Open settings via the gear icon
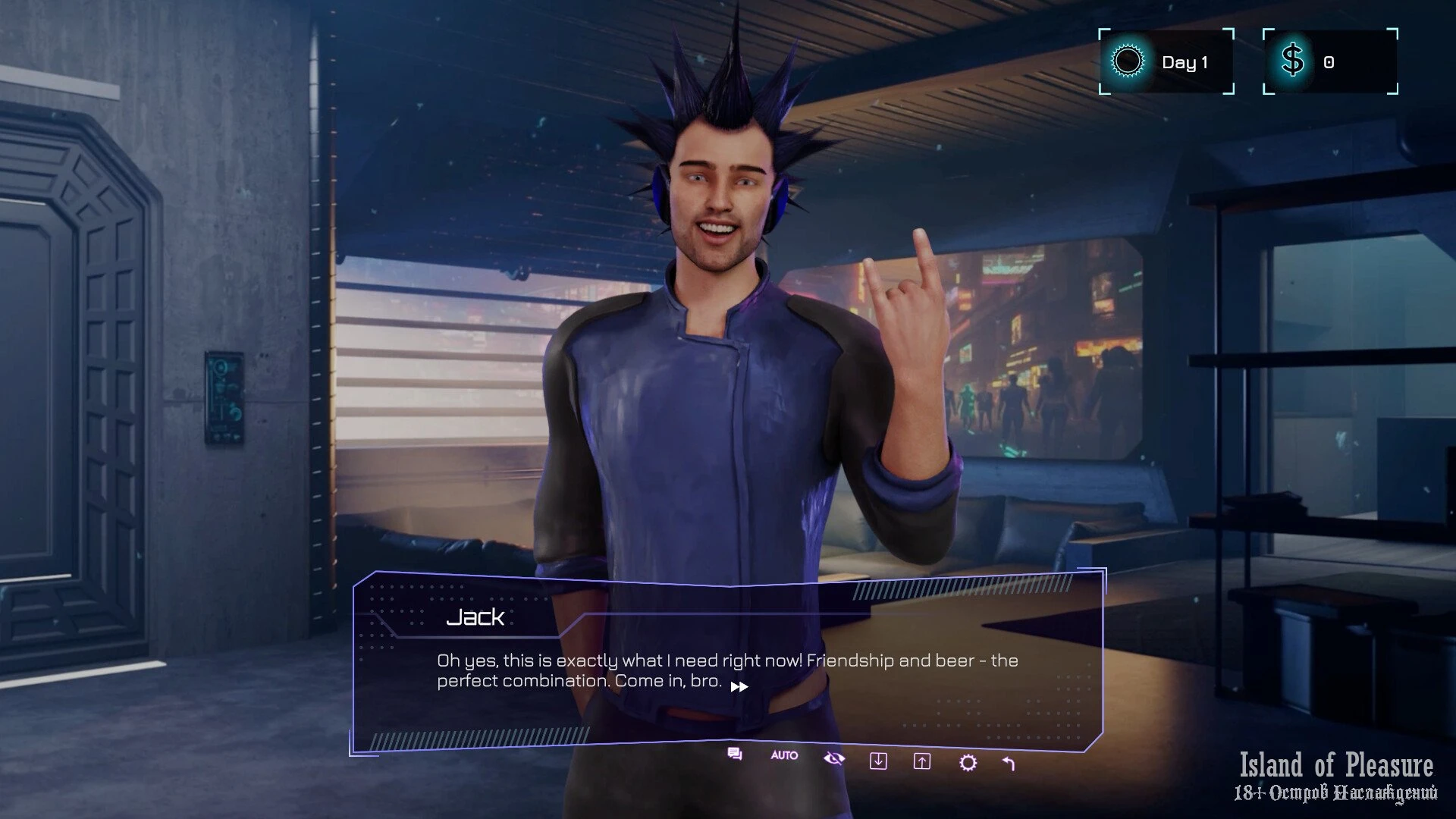 click(968, 763)
